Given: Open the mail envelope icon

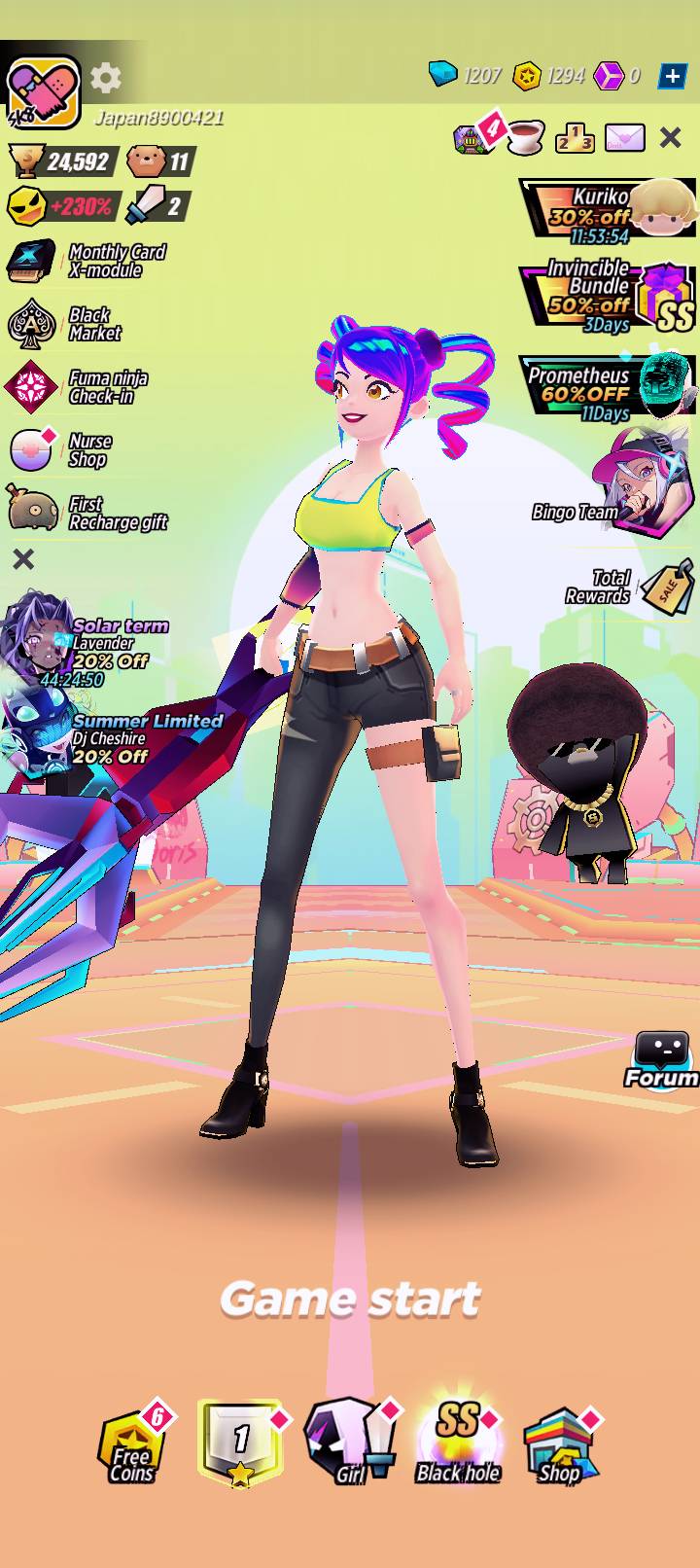Looking at the screenshot, I should (624, 138).
